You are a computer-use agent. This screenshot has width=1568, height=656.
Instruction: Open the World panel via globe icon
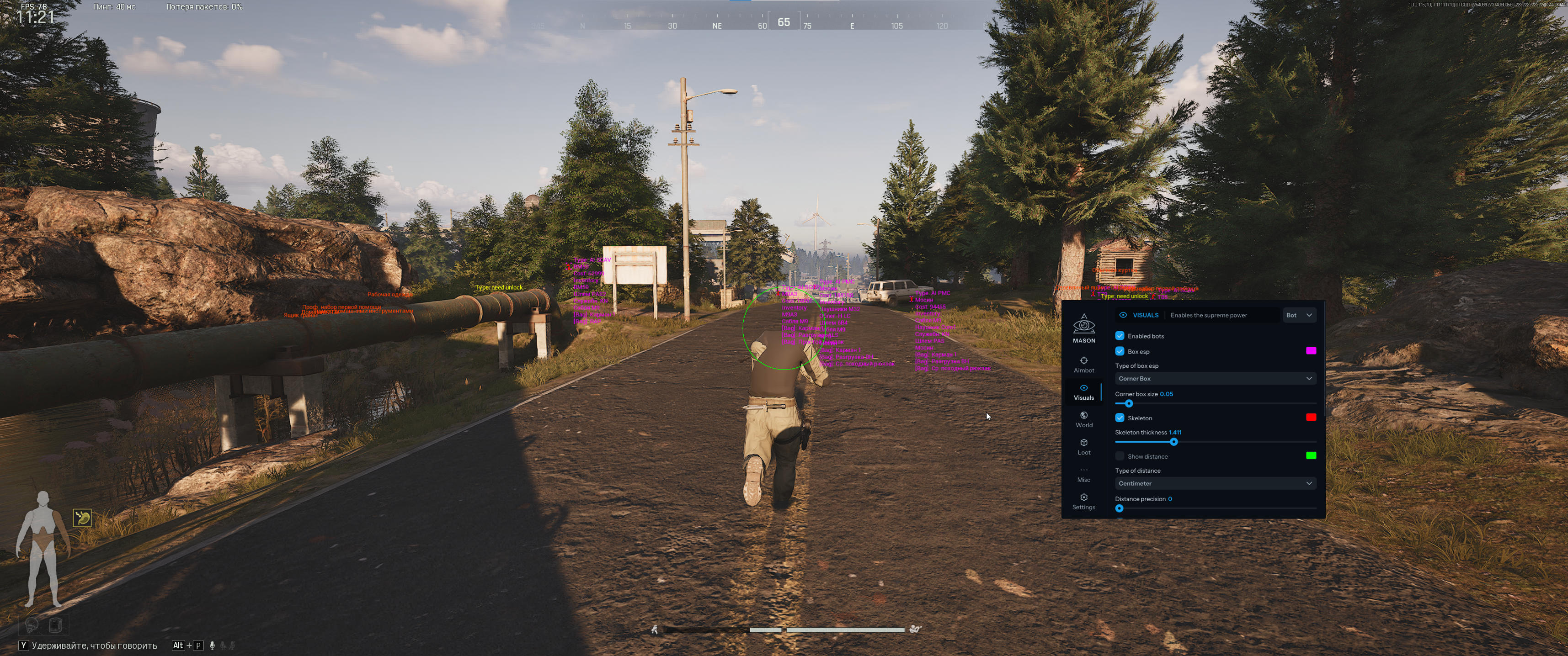[1084, 418]
